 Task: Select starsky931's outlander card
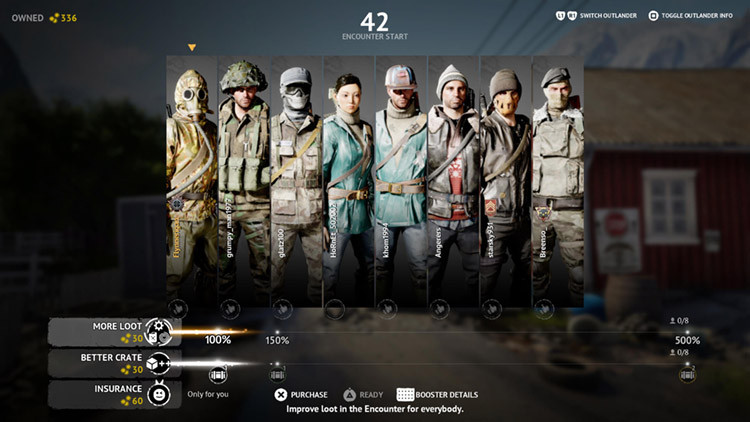pos(505,180)
